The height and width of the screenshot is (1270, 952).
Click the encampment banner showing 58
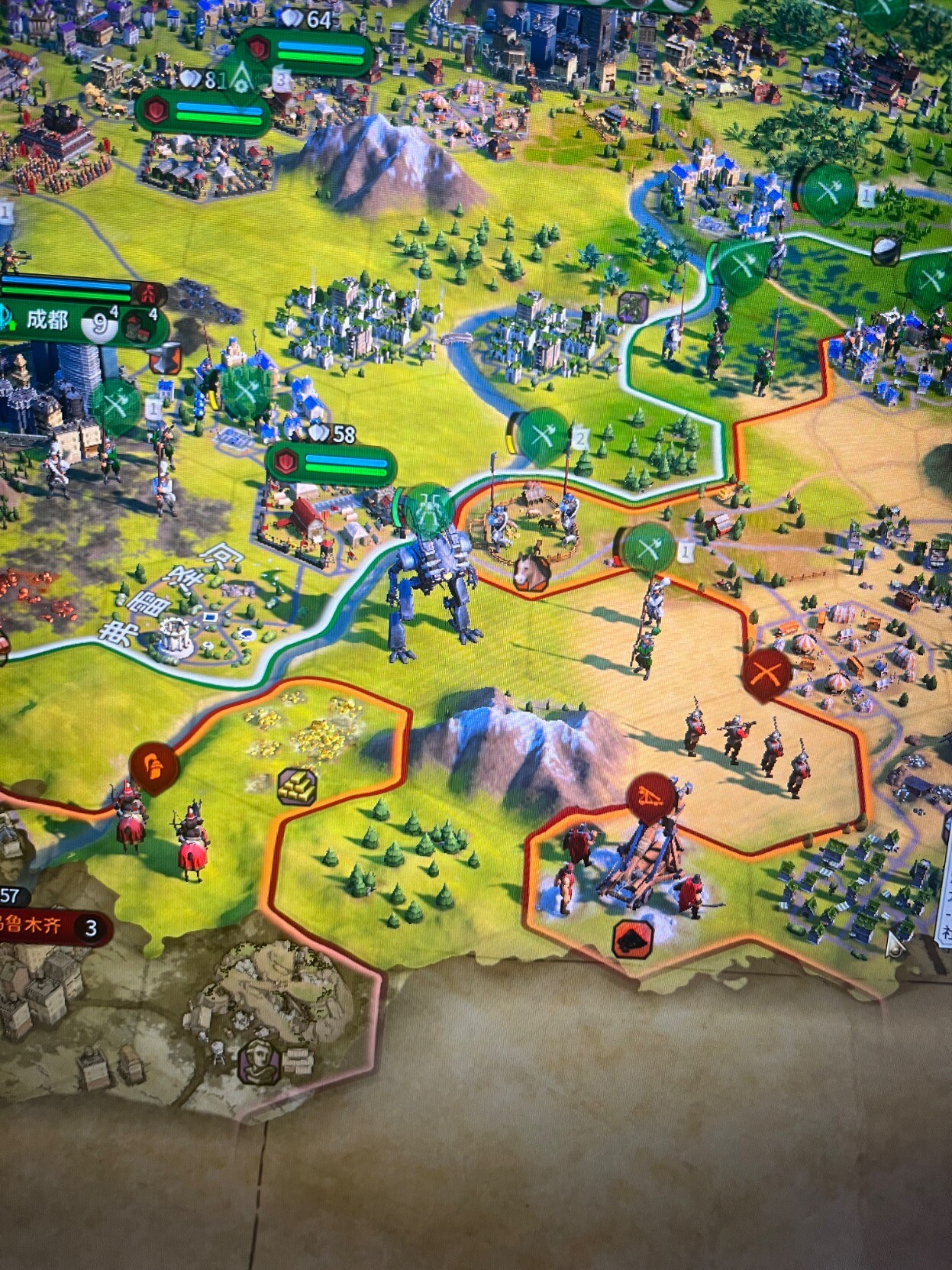(x=330, y=462)
